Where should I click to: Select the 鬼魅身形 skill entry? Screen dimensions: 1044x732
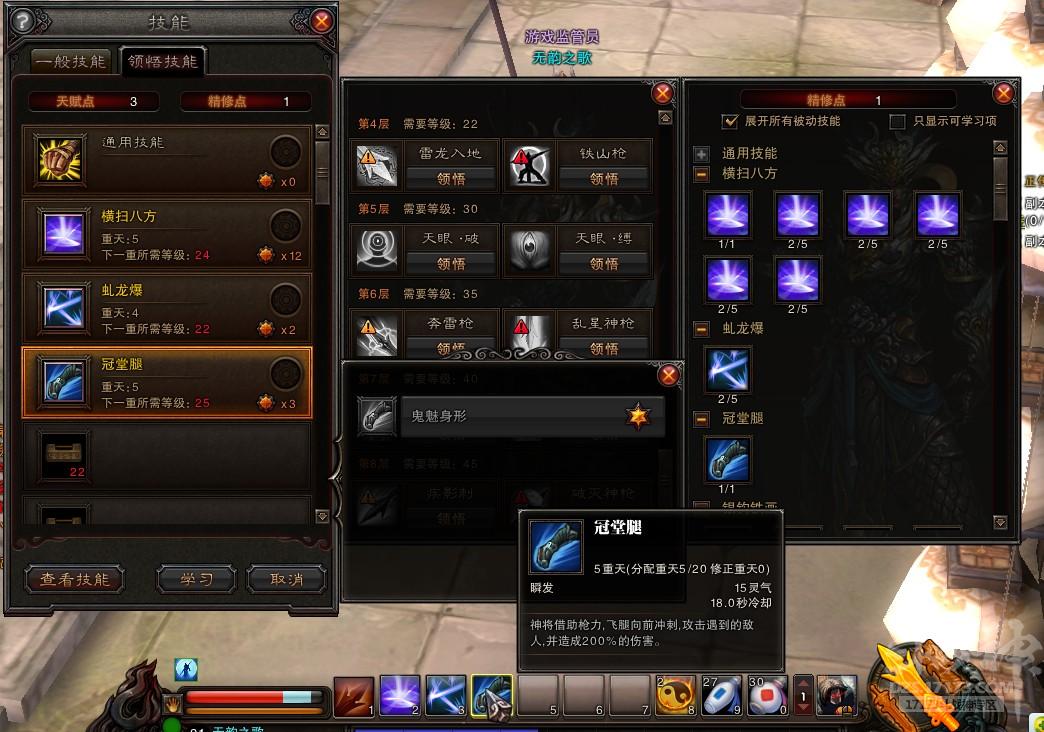510,417
